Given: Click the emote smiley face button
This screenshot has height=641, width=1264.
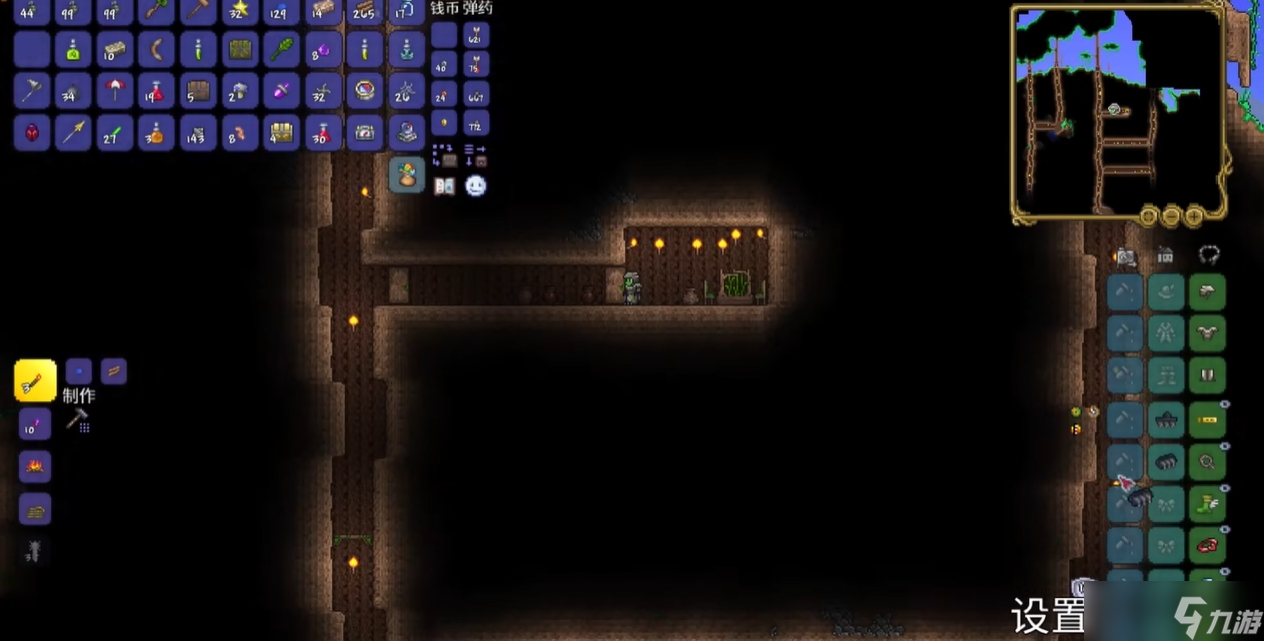Looking at the screenshot, I should tap(476, 186).
